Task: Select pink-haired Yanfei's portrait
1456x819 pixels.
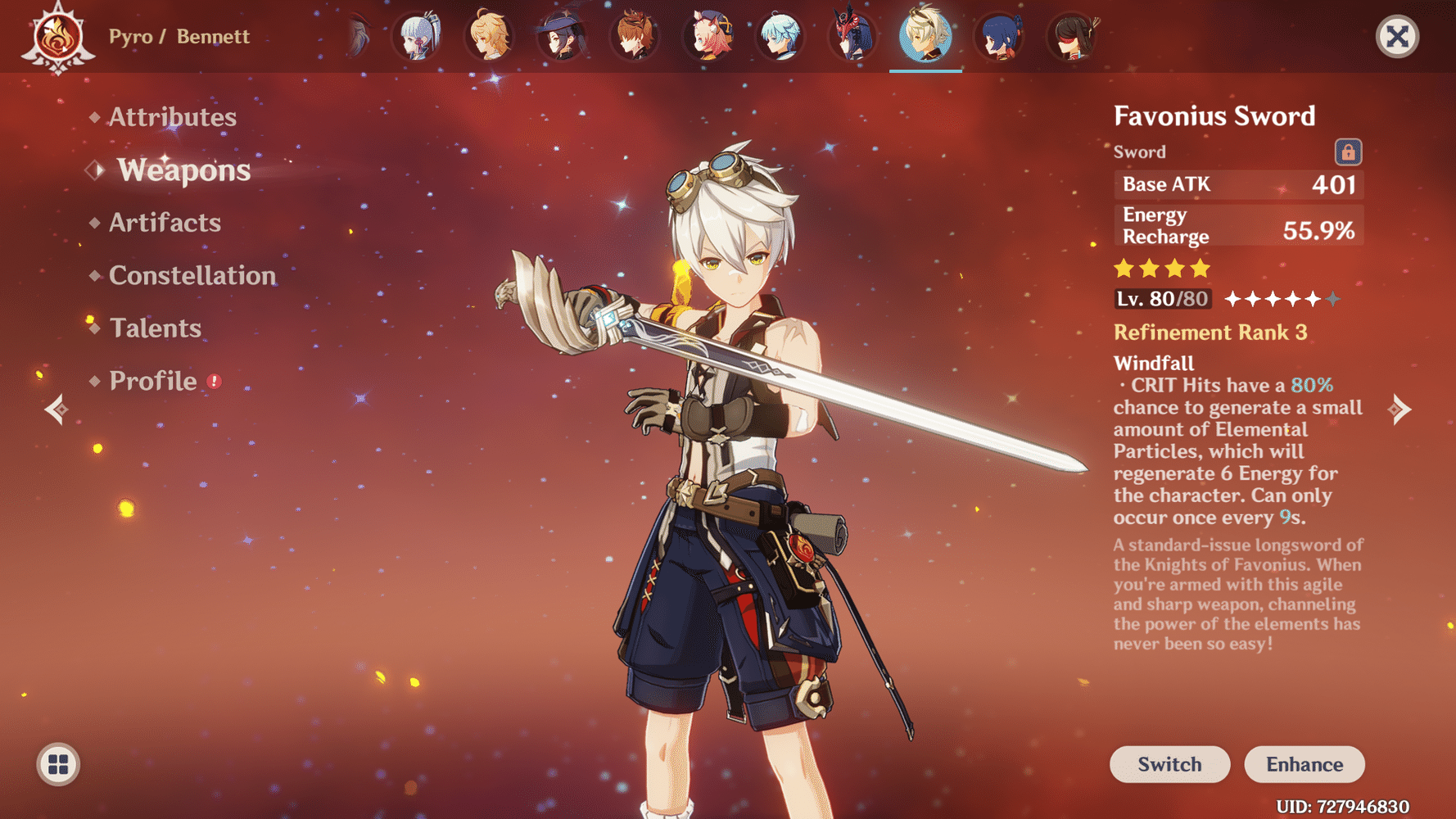Action: (708, 37)
